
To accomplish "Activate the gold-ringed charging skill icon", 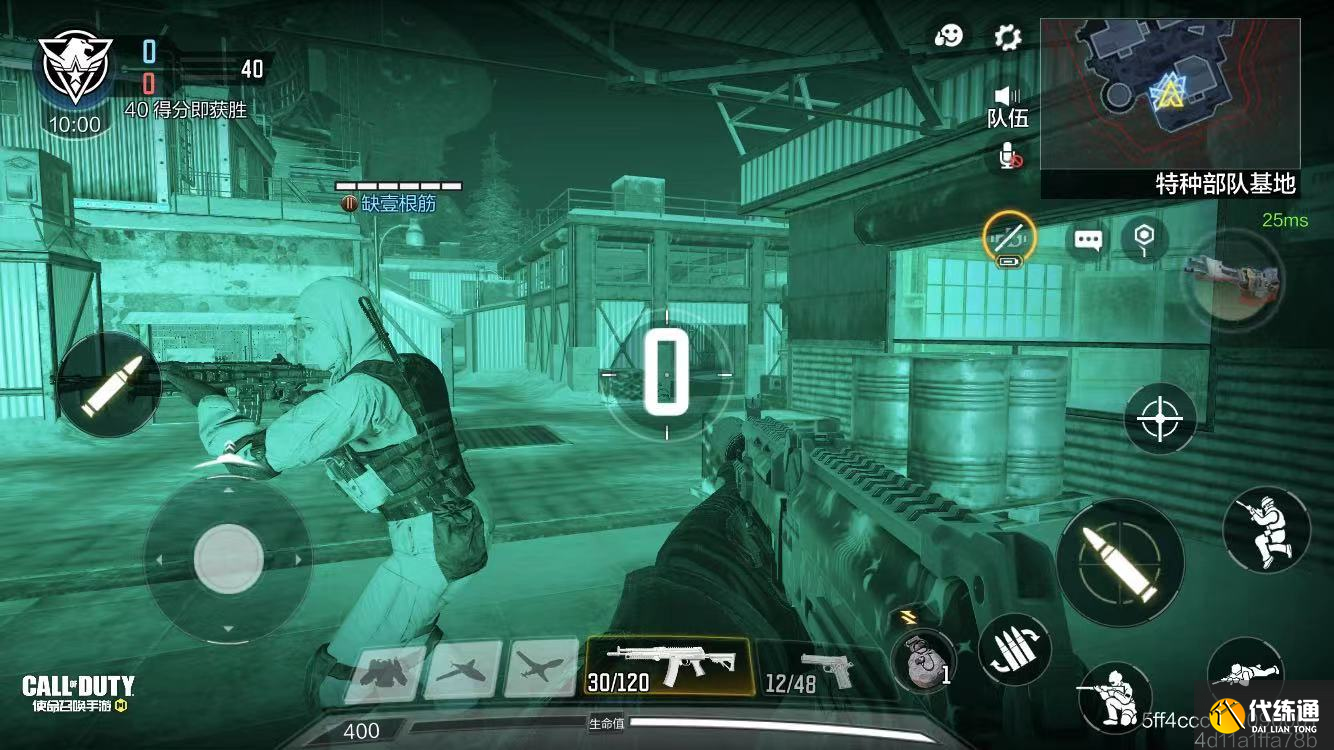I will click(1008, 239).
